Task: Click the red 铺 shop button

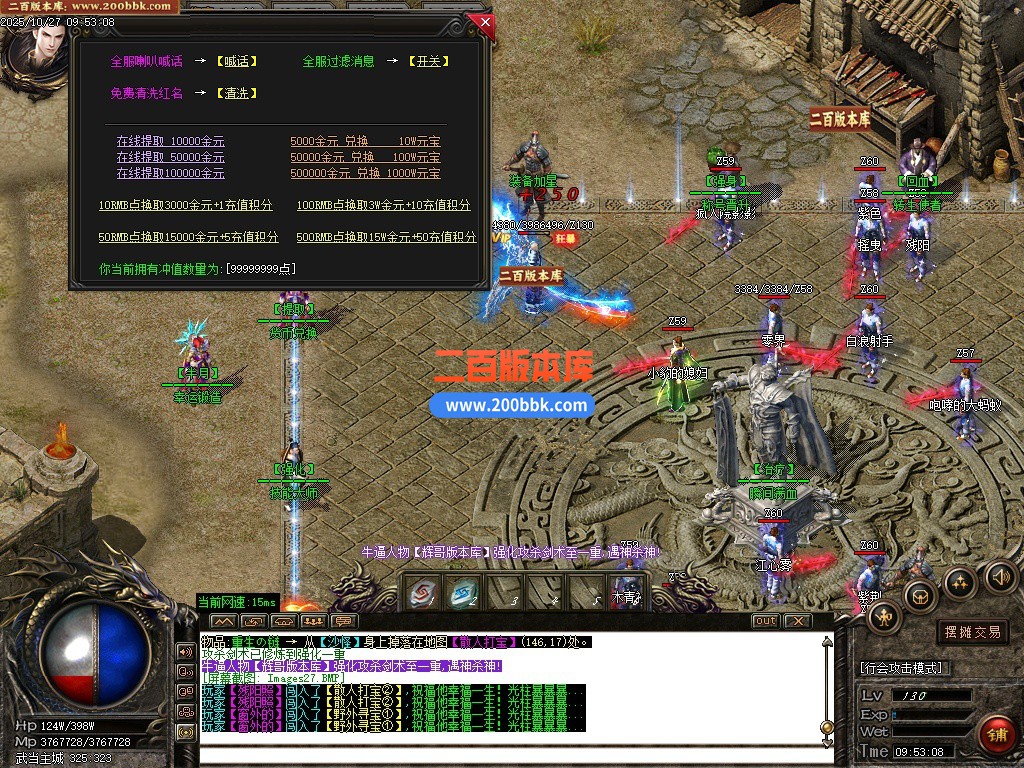Action: (995, 733)
